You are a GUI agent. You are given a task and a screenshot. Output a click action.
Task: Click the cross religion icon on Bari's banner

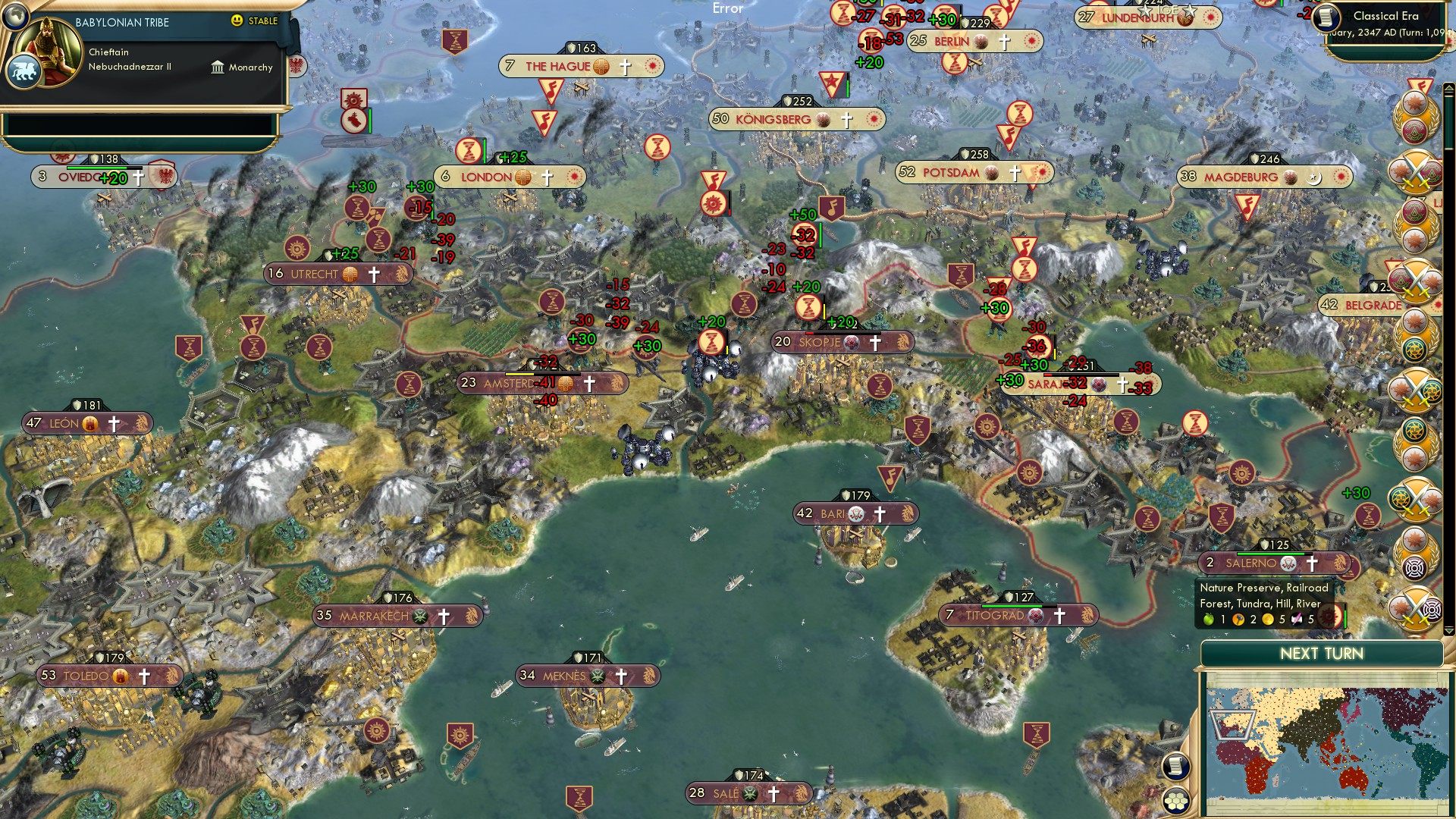[880, 513]
